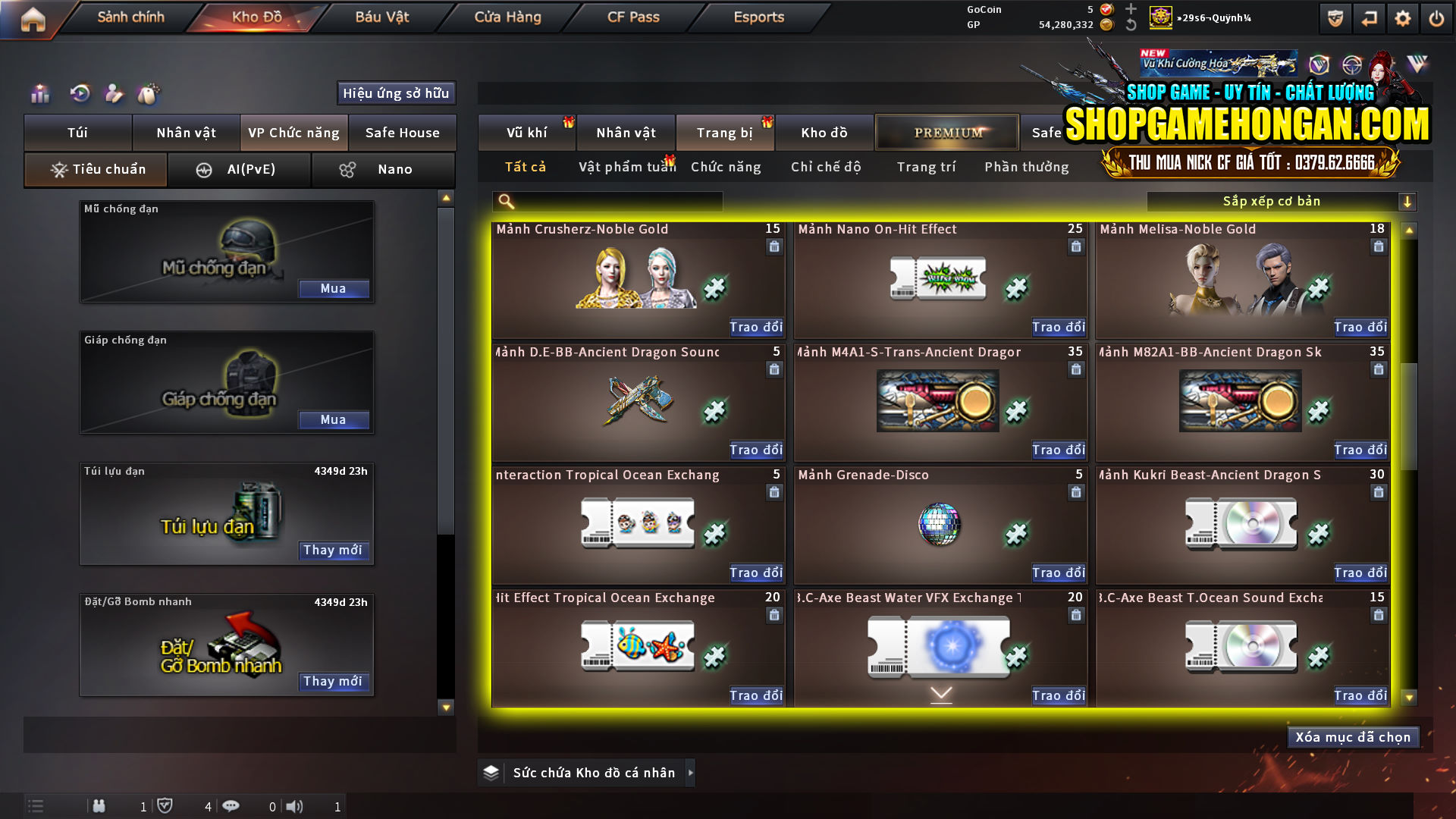Click the inventory search field
Image resolution: width=1456 pixels, height=819 pixels.
tap(607, 201)
